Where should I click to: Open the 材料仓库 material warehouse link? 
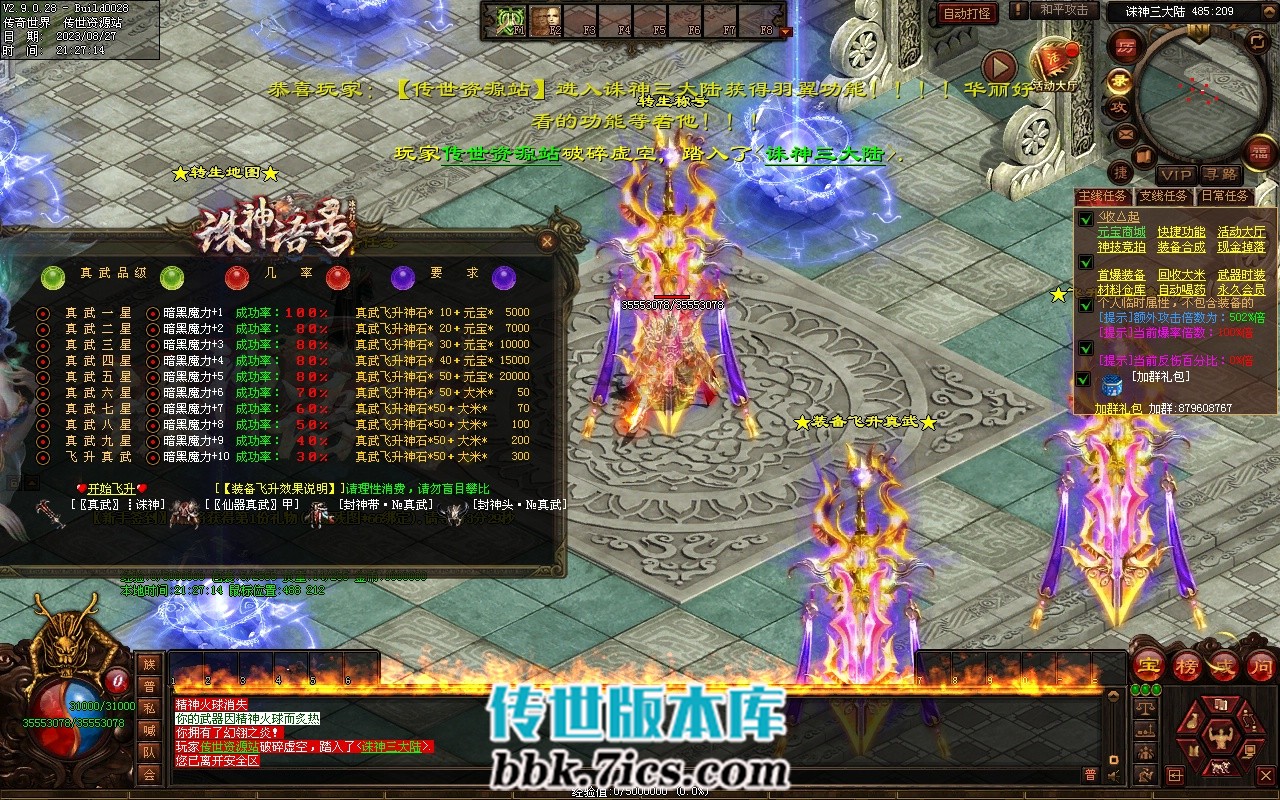pyautogui.click(x=1122, y=290)
